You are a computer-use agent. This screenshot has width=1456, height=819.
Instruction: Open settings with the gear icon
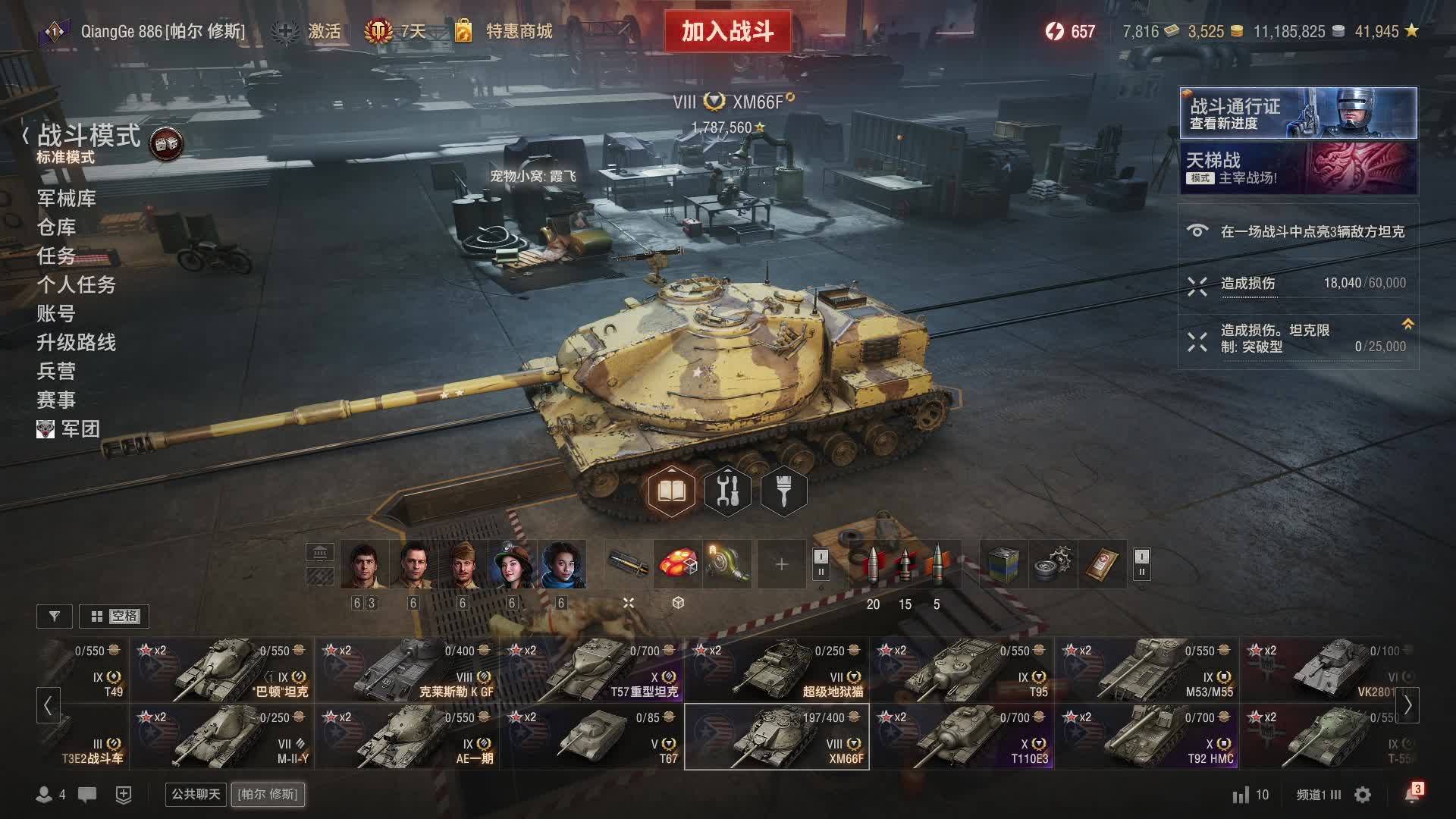[1363, 795]
